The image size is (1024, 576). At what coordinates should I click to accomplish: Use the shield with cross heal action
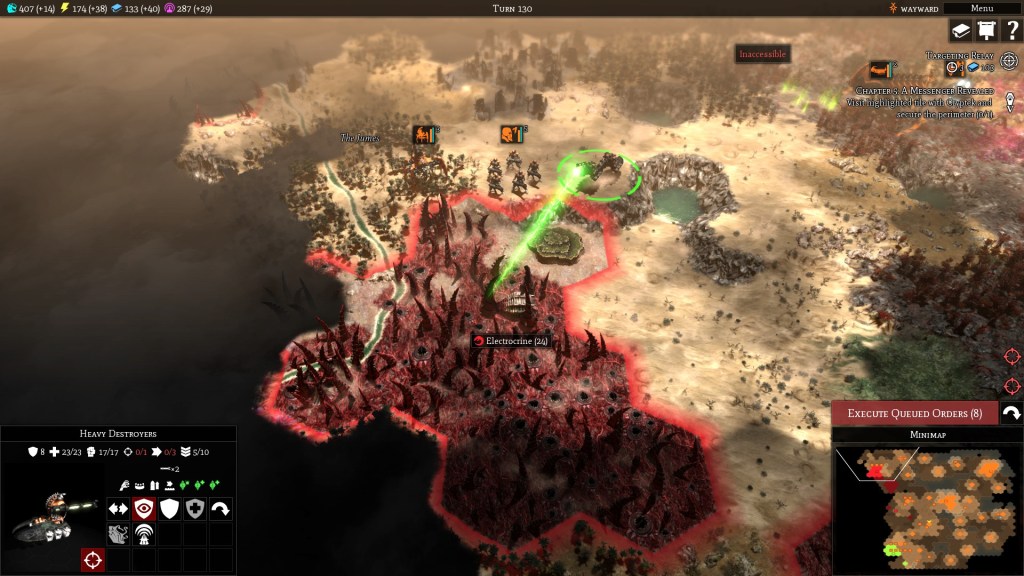(x=195, y=508)
